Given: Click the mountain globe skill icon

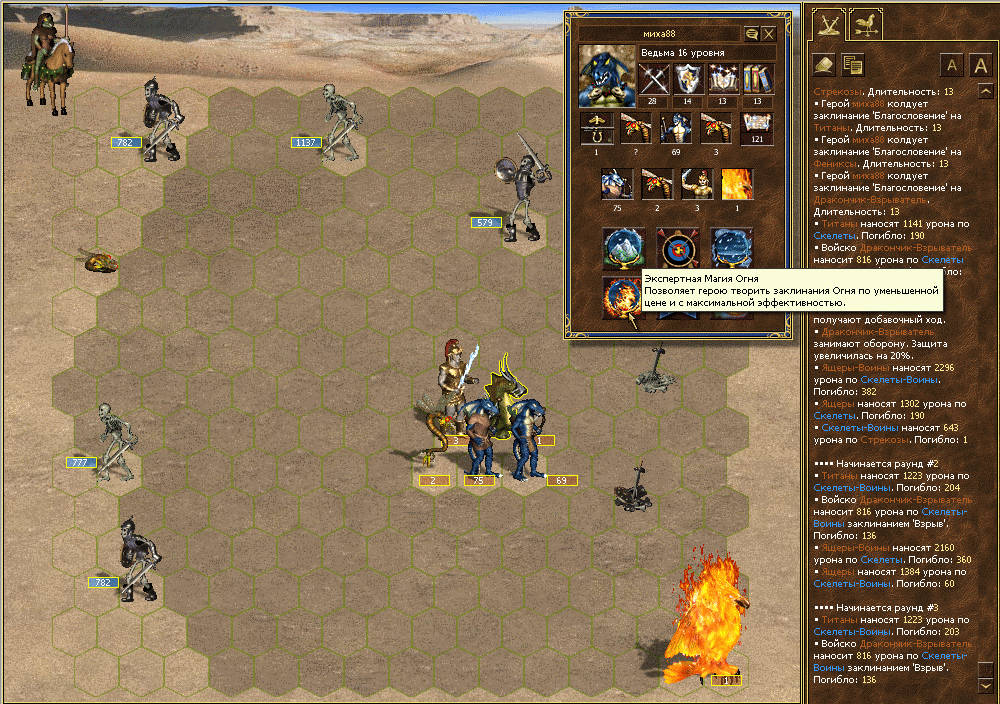Looking at the screenshot, I should click(621, 247).
